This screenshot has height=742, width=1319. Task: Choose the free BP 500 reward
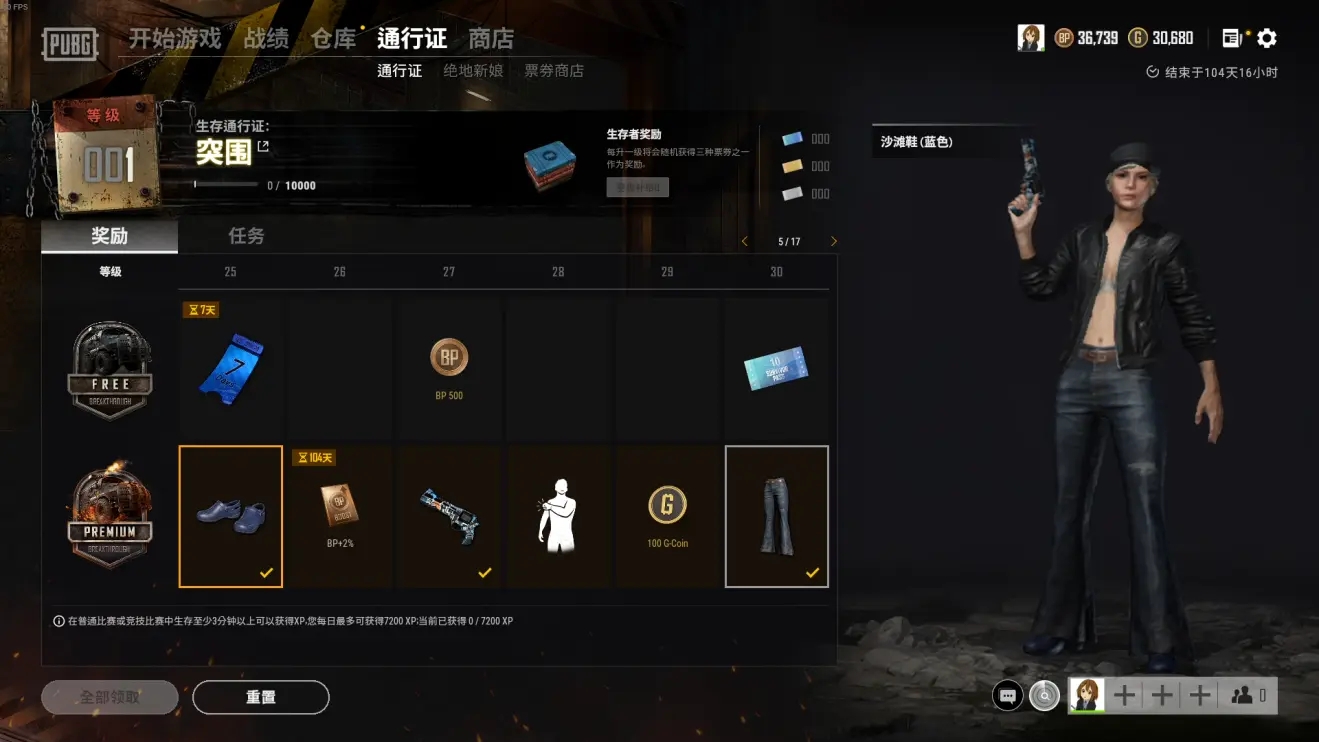click(449, 367)
